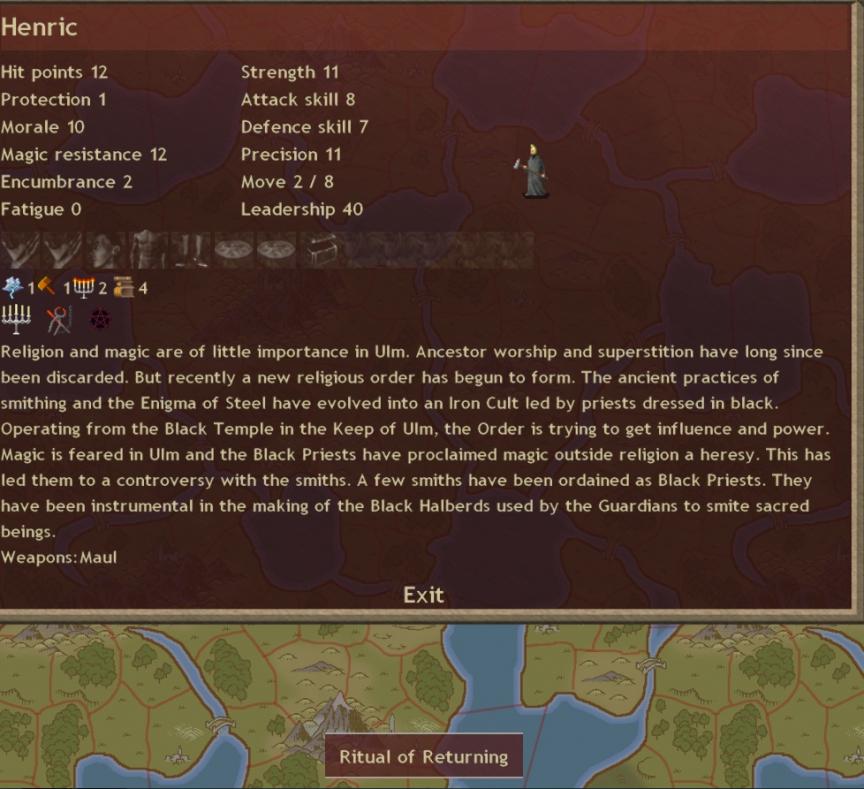This screenshot has height=789, width=864.
Task: Inspect the dark pentagram ability icon
Action: pyautogui.click(x=100, y=319)
